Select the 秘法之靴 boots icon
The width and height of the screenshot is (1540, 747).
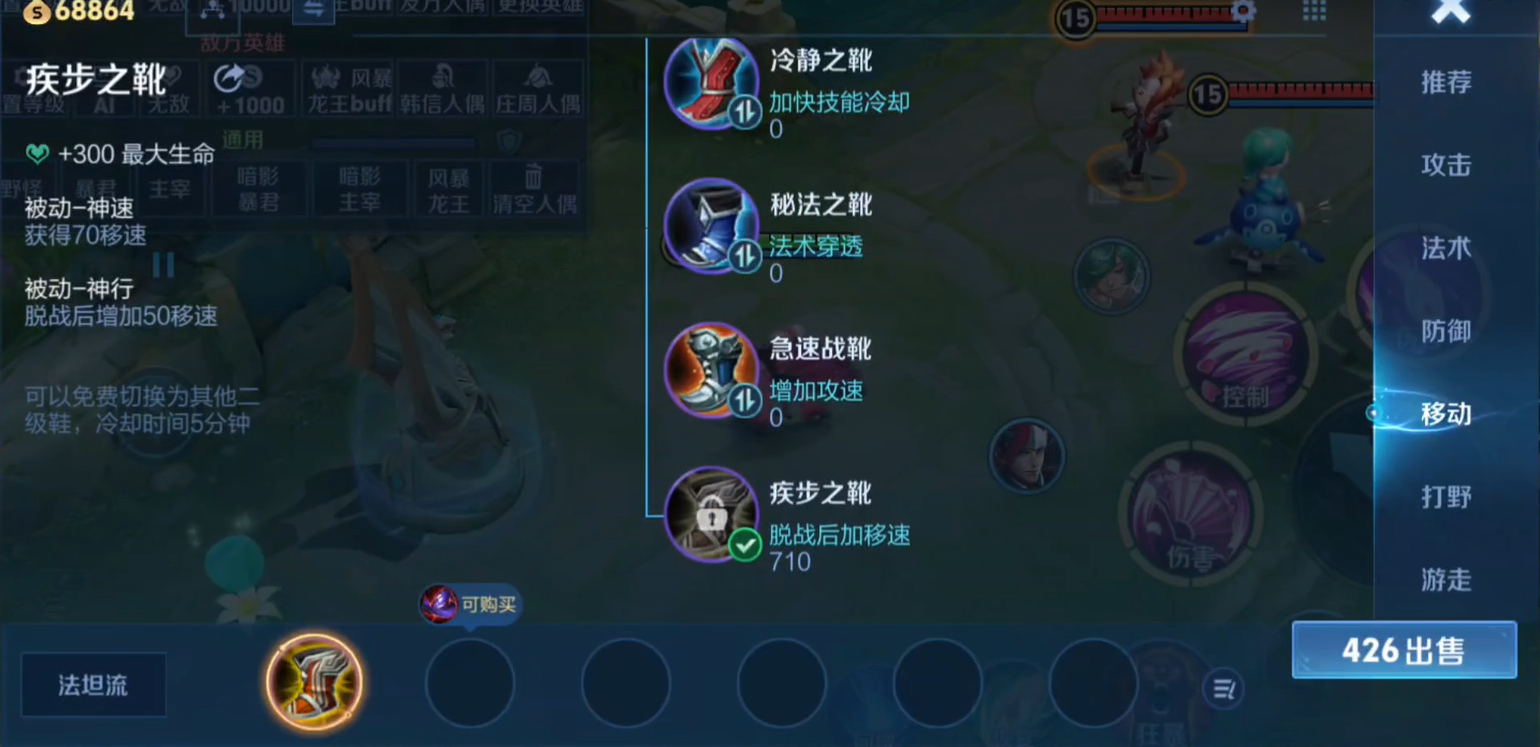click(x=712, y=224)
